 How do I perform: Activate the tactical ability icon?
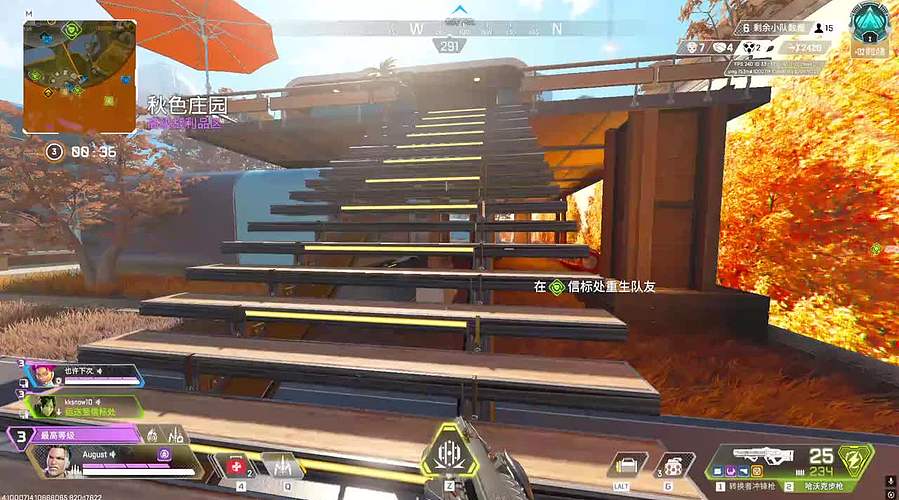pyautogui.click(x=283, y=466)
